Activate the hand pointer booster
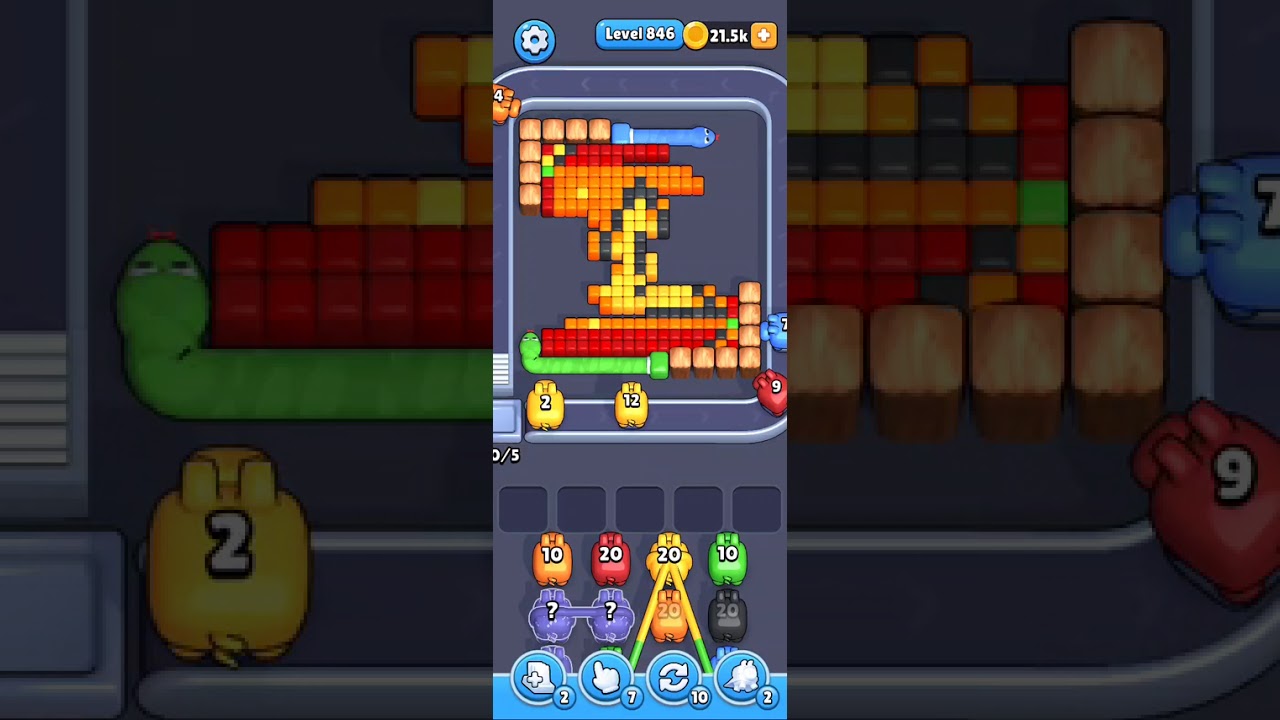Viewport: 1280px width, 720px height. click(605, 679)
